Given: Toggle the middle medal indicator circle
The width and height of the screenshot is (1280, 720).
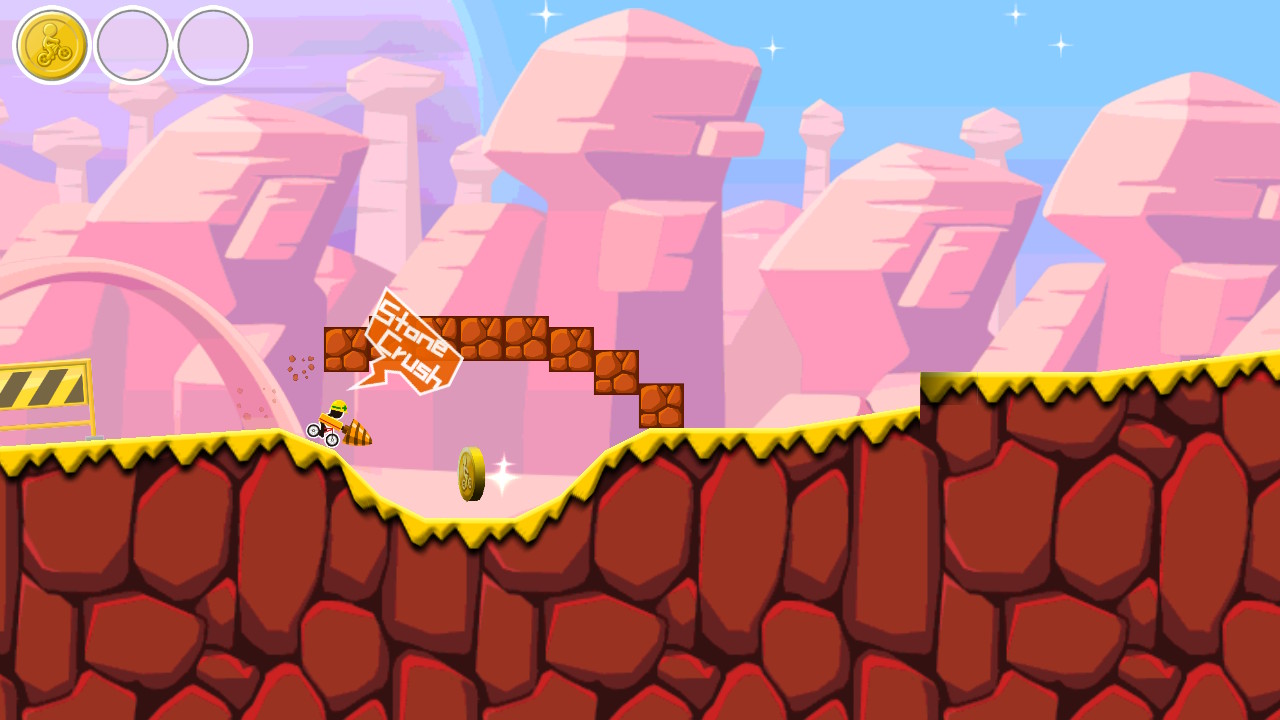Looking at the screenshot, I should point(135,43).
